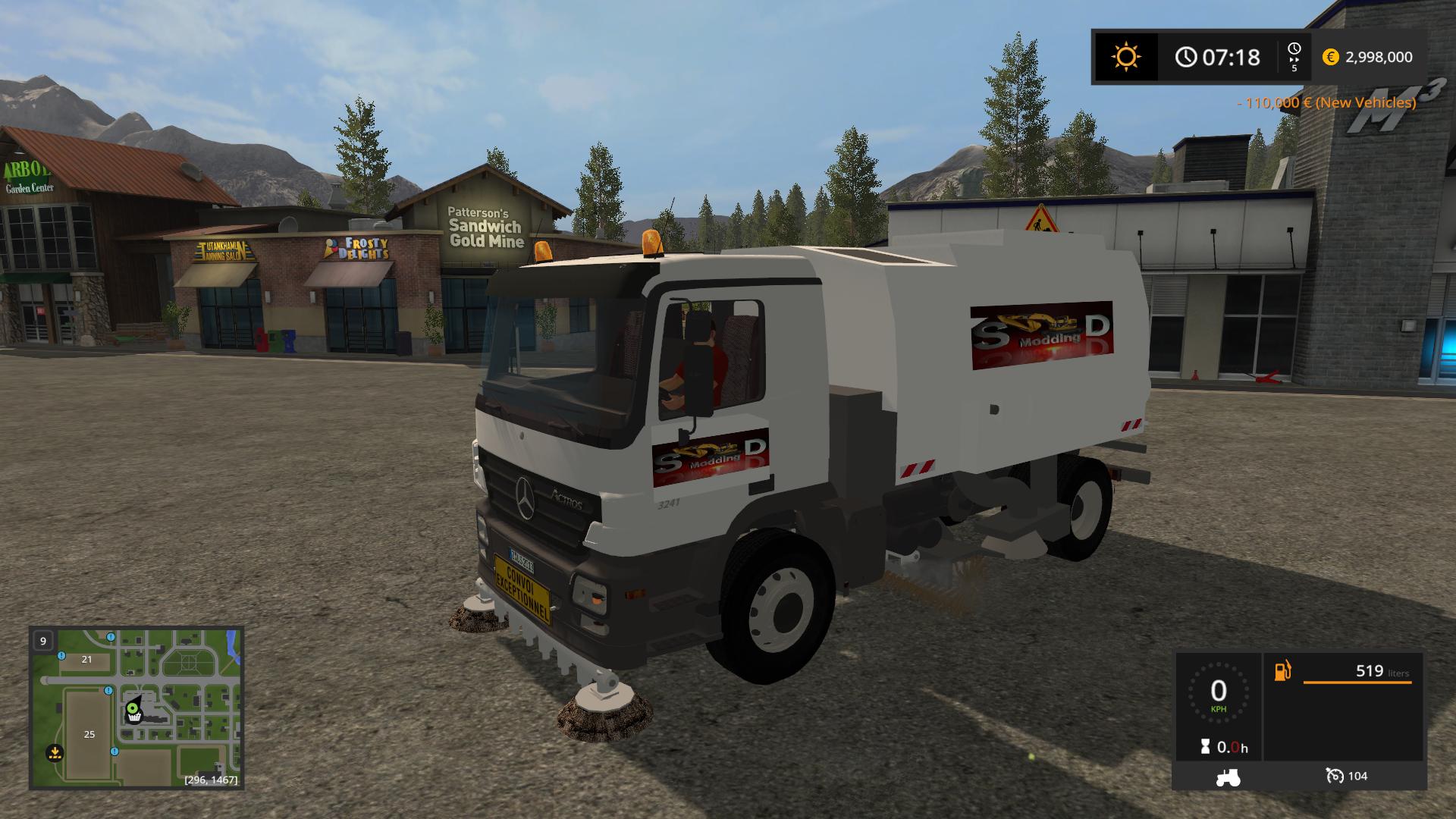Select field 25 on the minimap

tap(89, 733)
